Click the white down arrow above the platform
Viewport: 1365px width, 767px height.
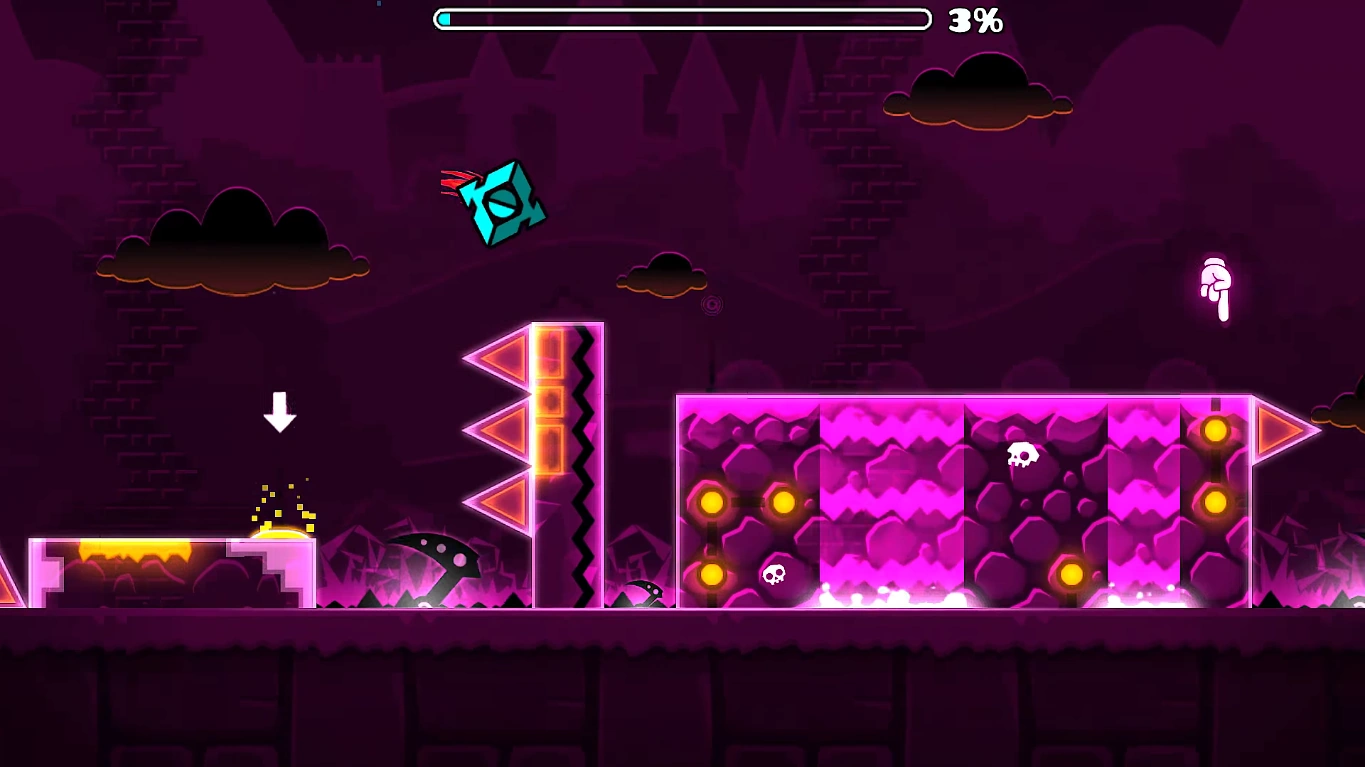pos(279,411)
